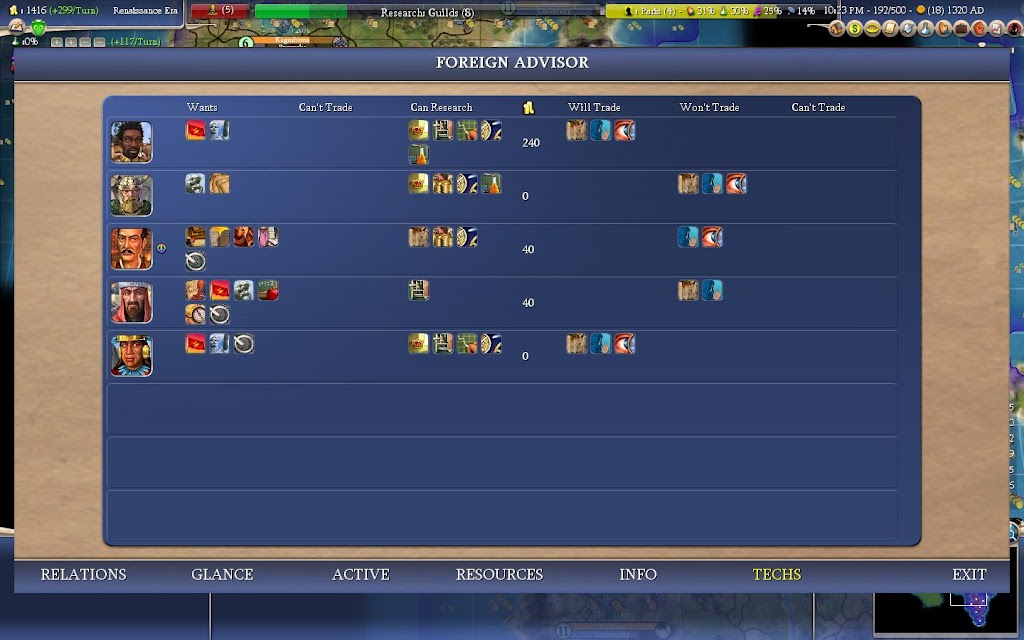The width and height of the screenshot is (1024, 640).
Task: Click the peace symbol beside the mustached leader
Action: [161, 249]
